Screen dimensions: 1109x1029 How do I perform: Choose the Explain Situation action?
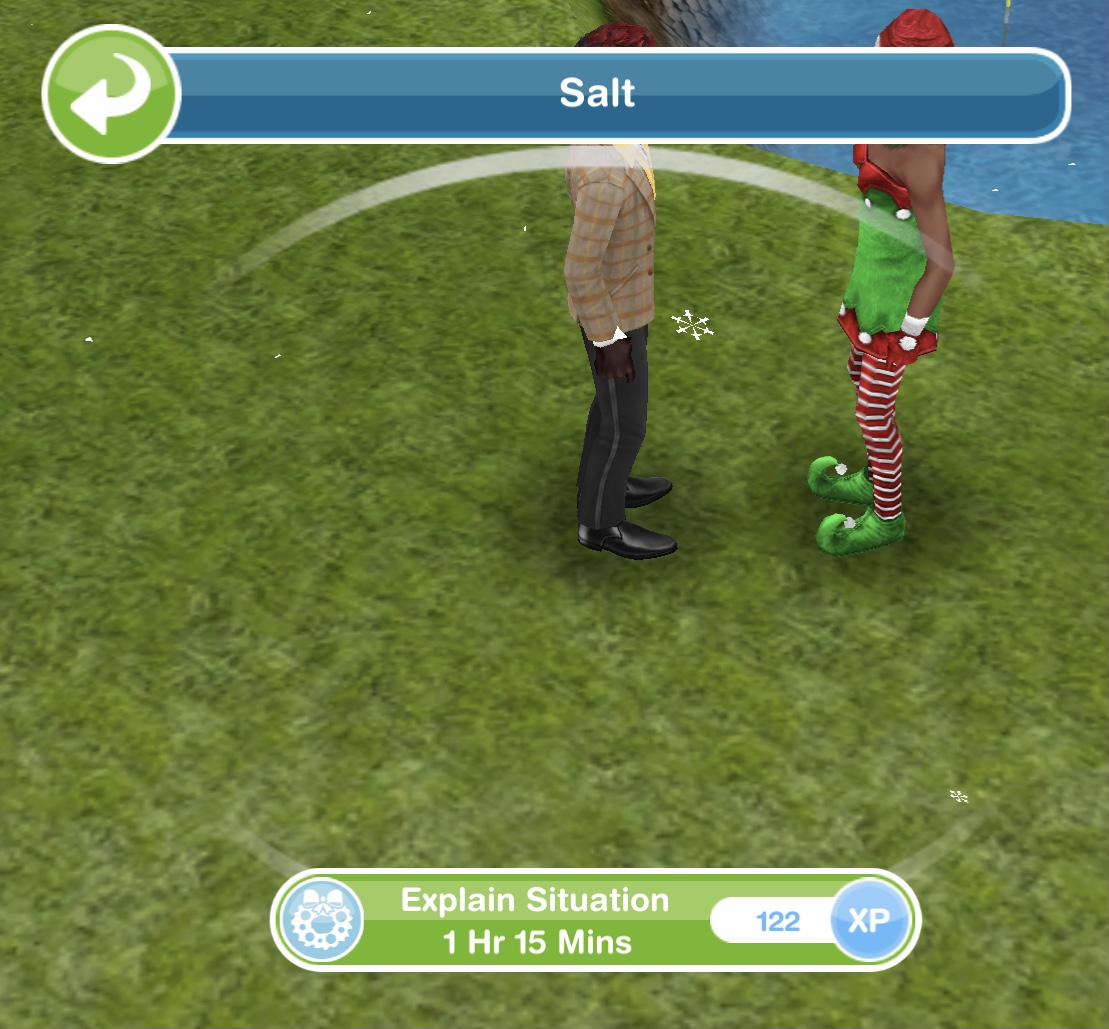coord(535,920)
